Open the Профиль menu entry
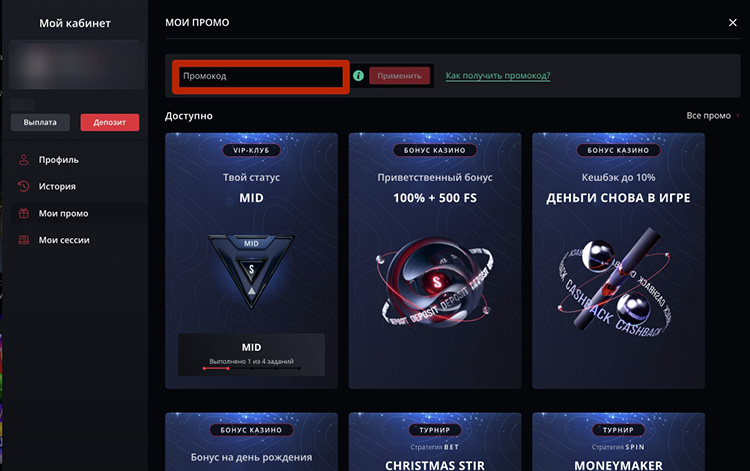750x471 pixels. pos(58,159)
